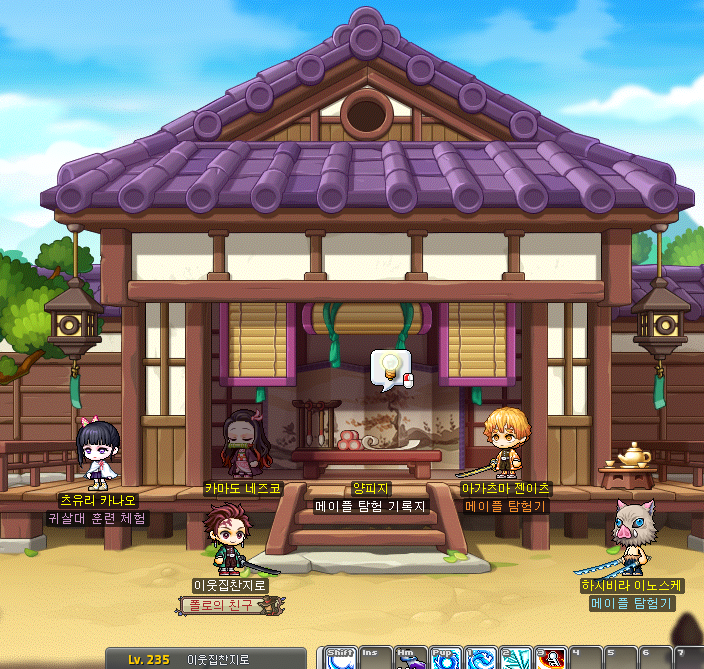
Task: Activate the purple skill in the Hm slot
Action: point(412,659)
